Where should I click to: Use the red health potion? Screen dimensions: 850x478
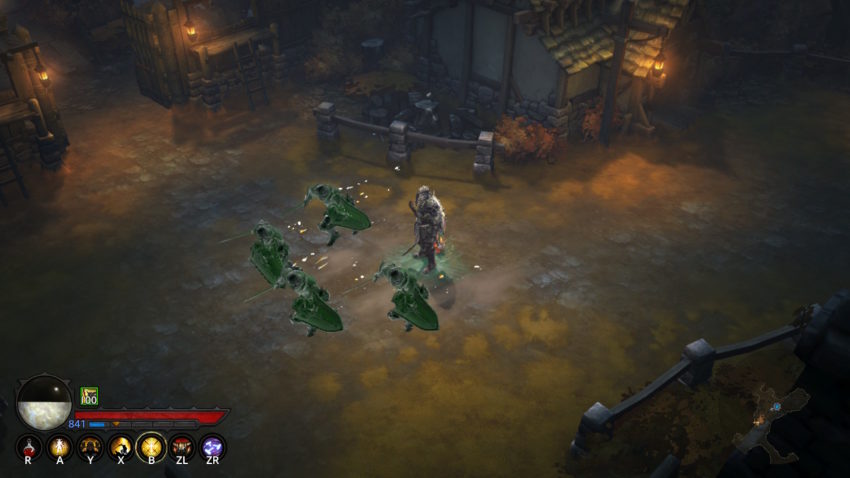(28, 446)
